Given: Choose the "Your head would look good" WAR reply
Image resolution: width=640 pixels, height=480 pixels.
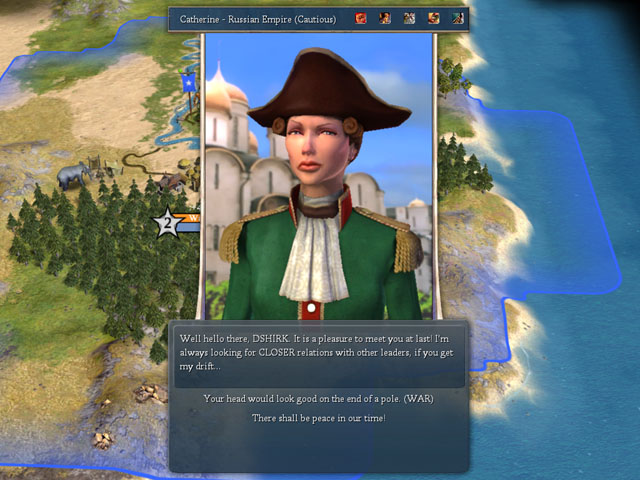Looking at the screenshot, I should click(317, 398).
